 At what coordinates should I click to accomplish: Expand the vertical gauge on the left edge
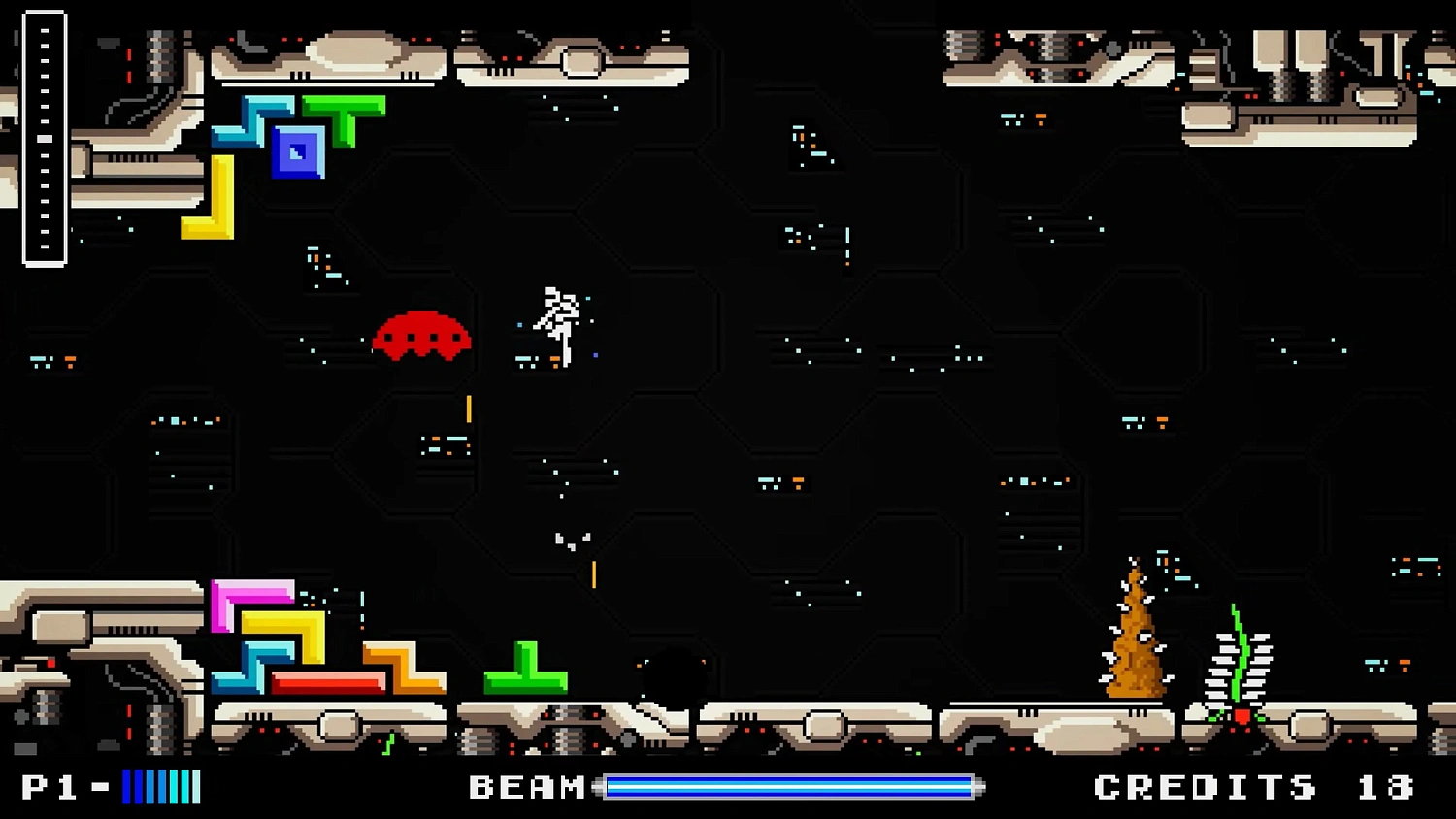pos(44,136)
